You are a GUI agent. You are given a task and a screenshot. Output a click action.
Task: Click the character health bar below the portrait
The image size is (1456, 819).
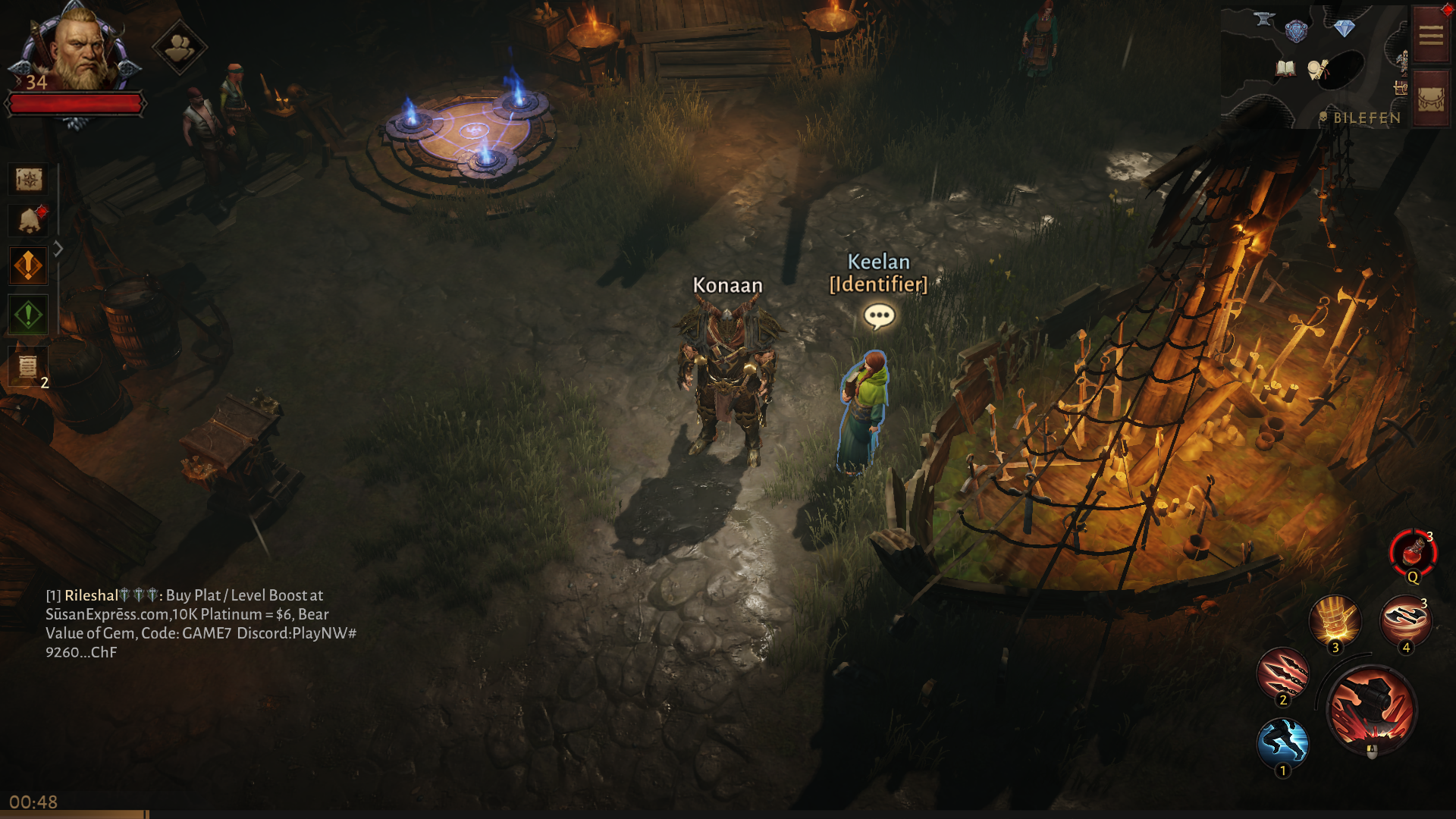76,105
